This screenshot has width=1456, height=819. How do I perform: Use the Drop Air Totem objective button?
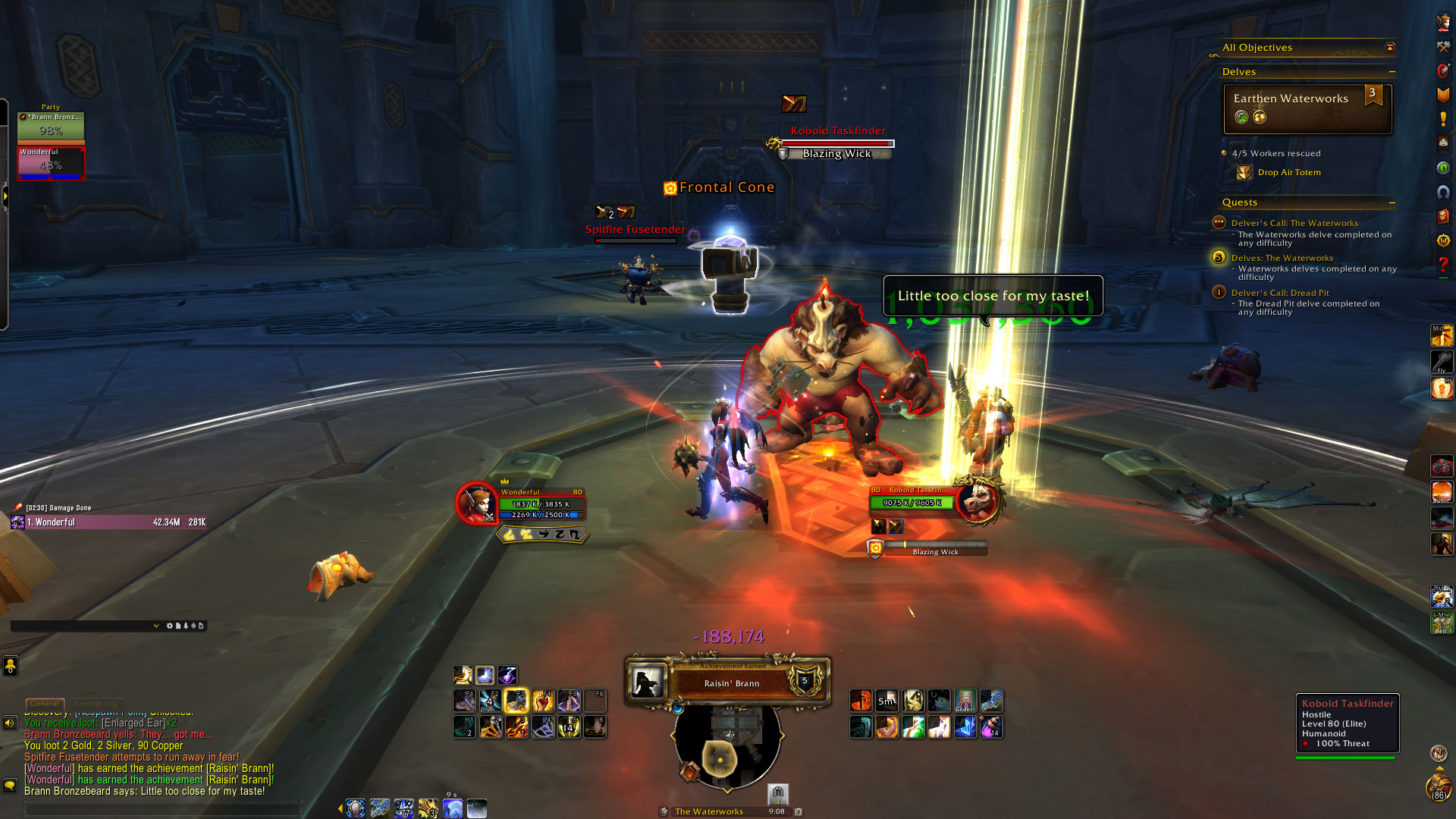1244,173
